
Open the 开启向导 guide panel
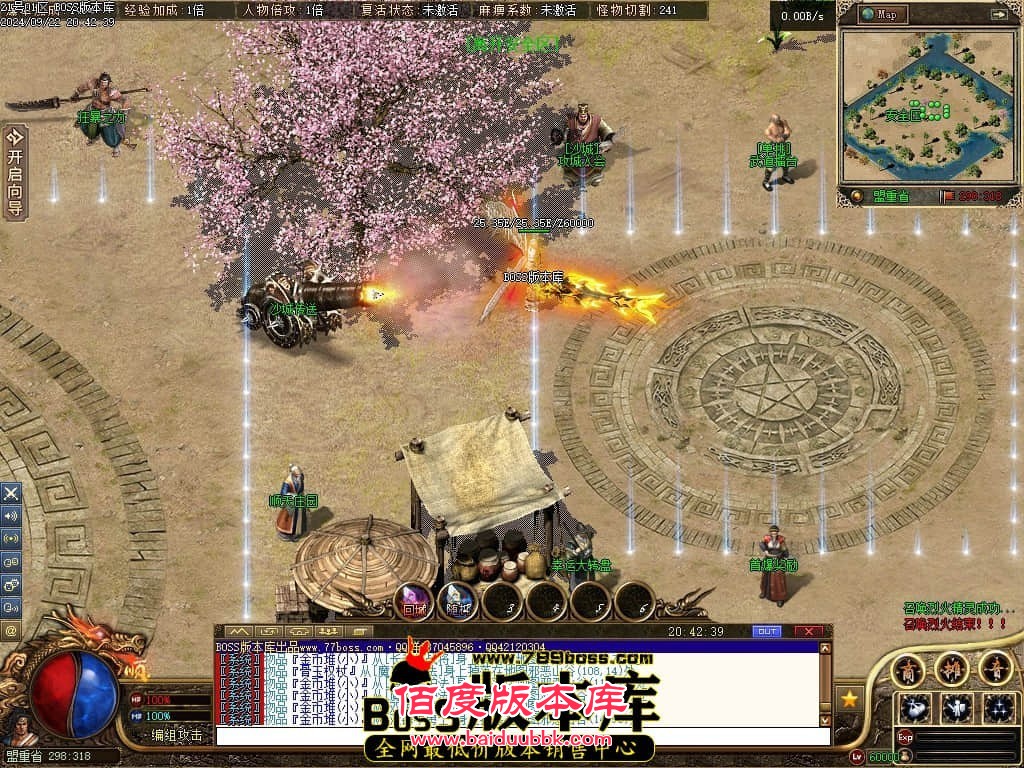point(15,171)
